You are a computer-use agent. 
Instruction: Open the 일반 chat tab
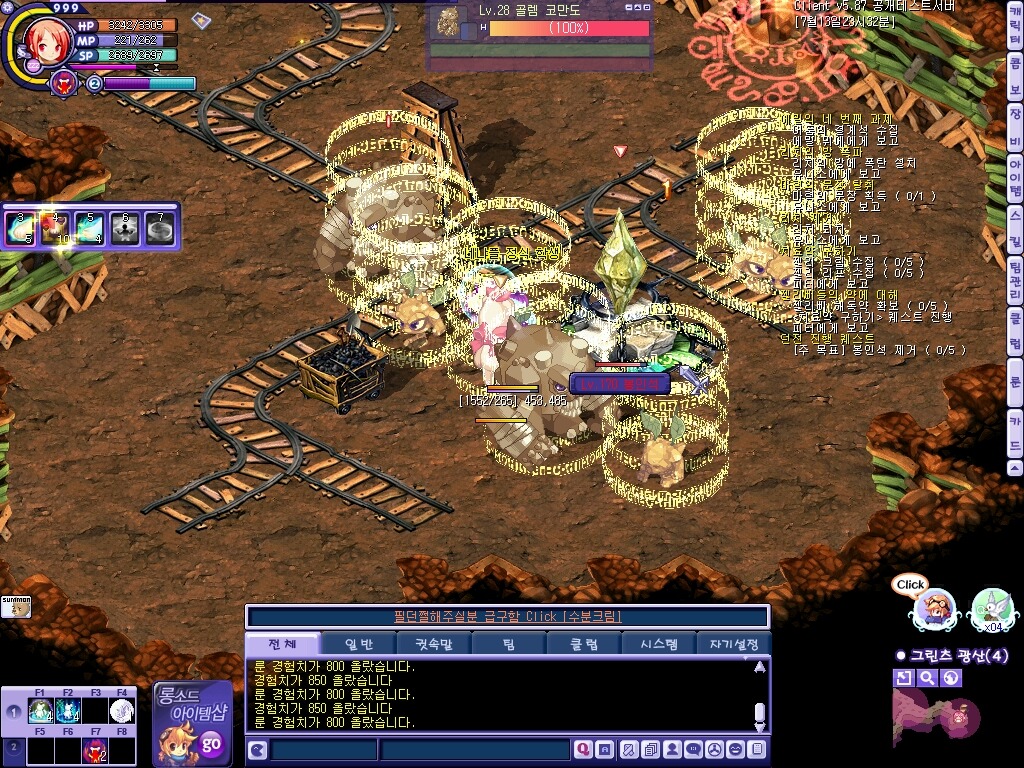358,644
